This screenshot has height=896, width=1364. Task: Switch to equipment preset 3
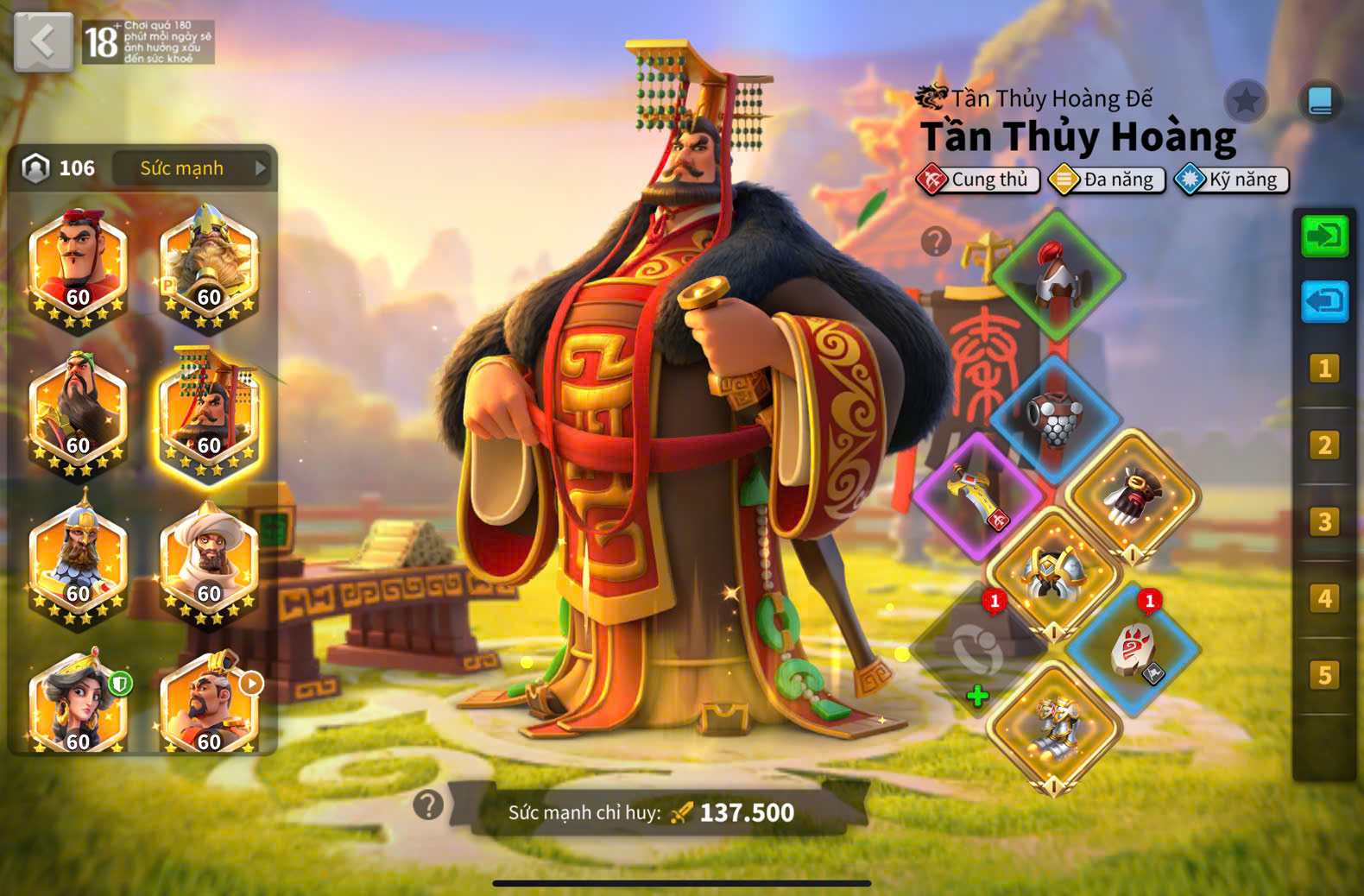click(x=1324, y=521)
